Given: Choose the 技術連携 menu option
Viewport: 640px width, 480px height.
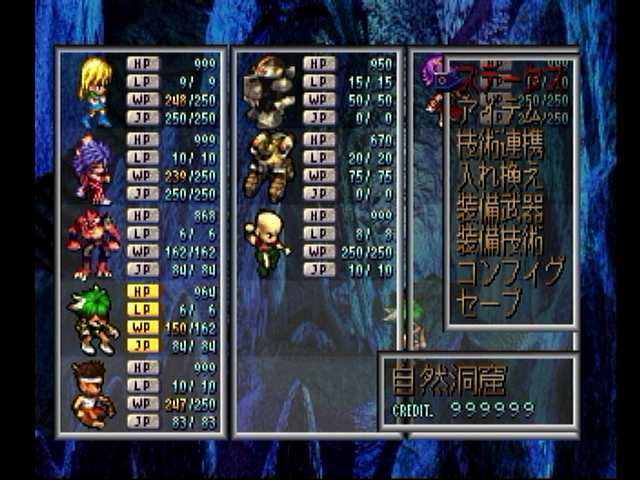Looking at the screenshot, I should [500, 148].
